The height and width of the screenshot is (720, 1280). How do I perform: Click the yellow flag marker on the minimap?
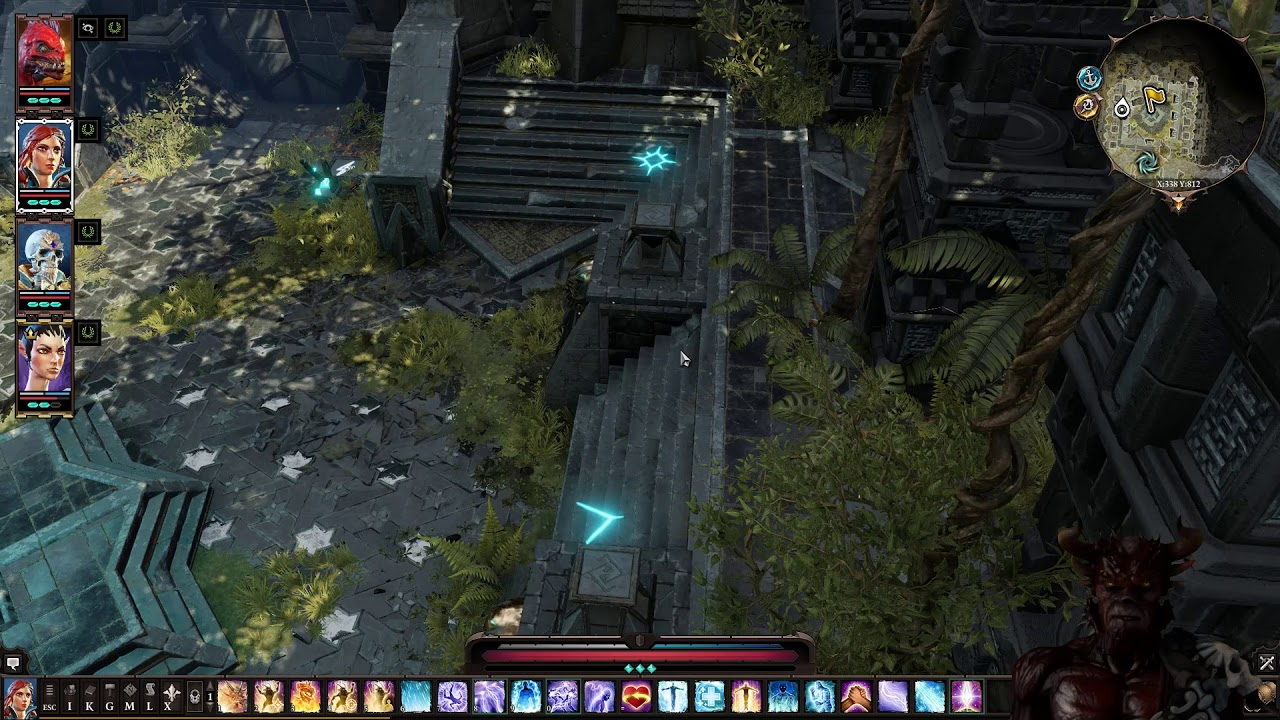click(1153, 98)
